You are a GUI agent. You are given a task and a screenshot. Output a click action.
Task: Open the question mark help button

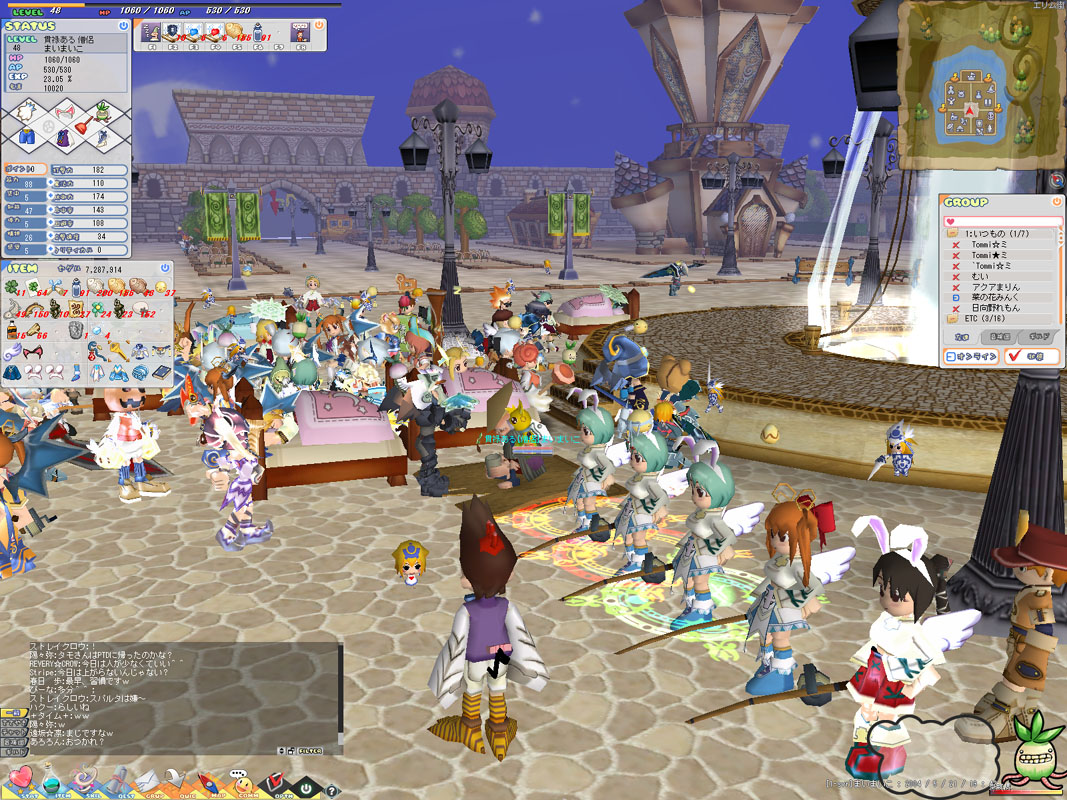(x=333, y=791)
